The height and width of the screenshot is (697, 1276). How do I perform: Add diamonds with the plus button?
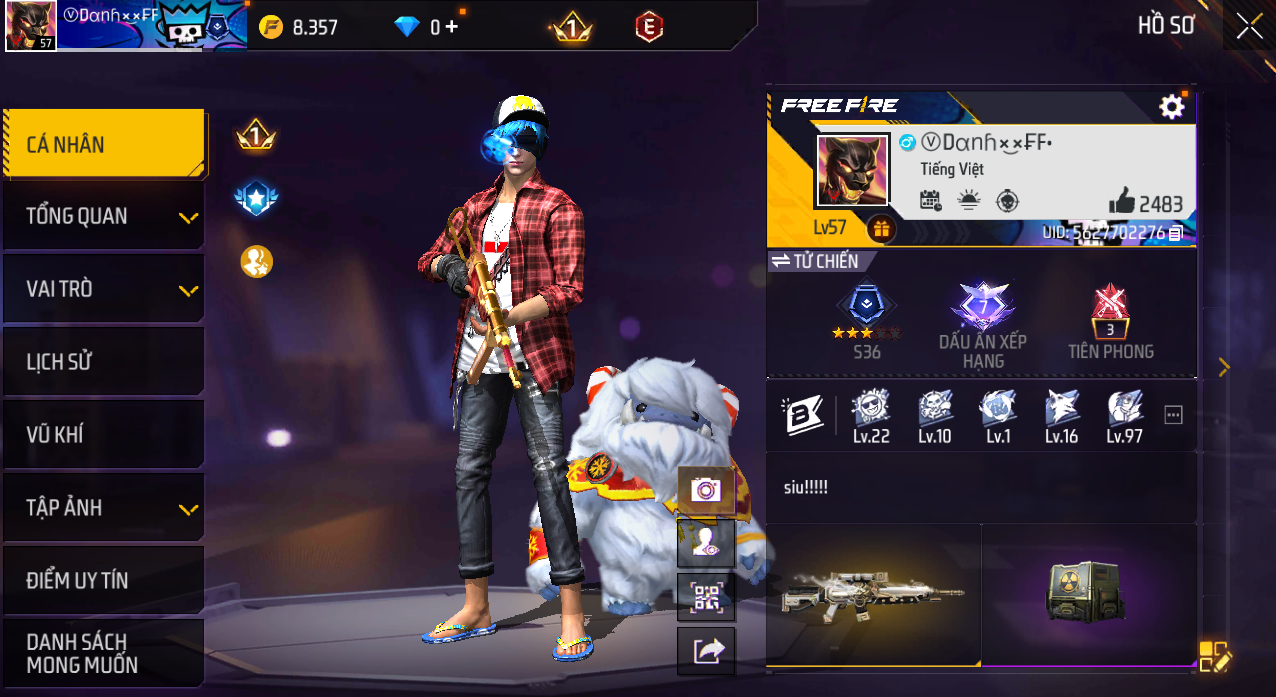(x=451, y=27)
